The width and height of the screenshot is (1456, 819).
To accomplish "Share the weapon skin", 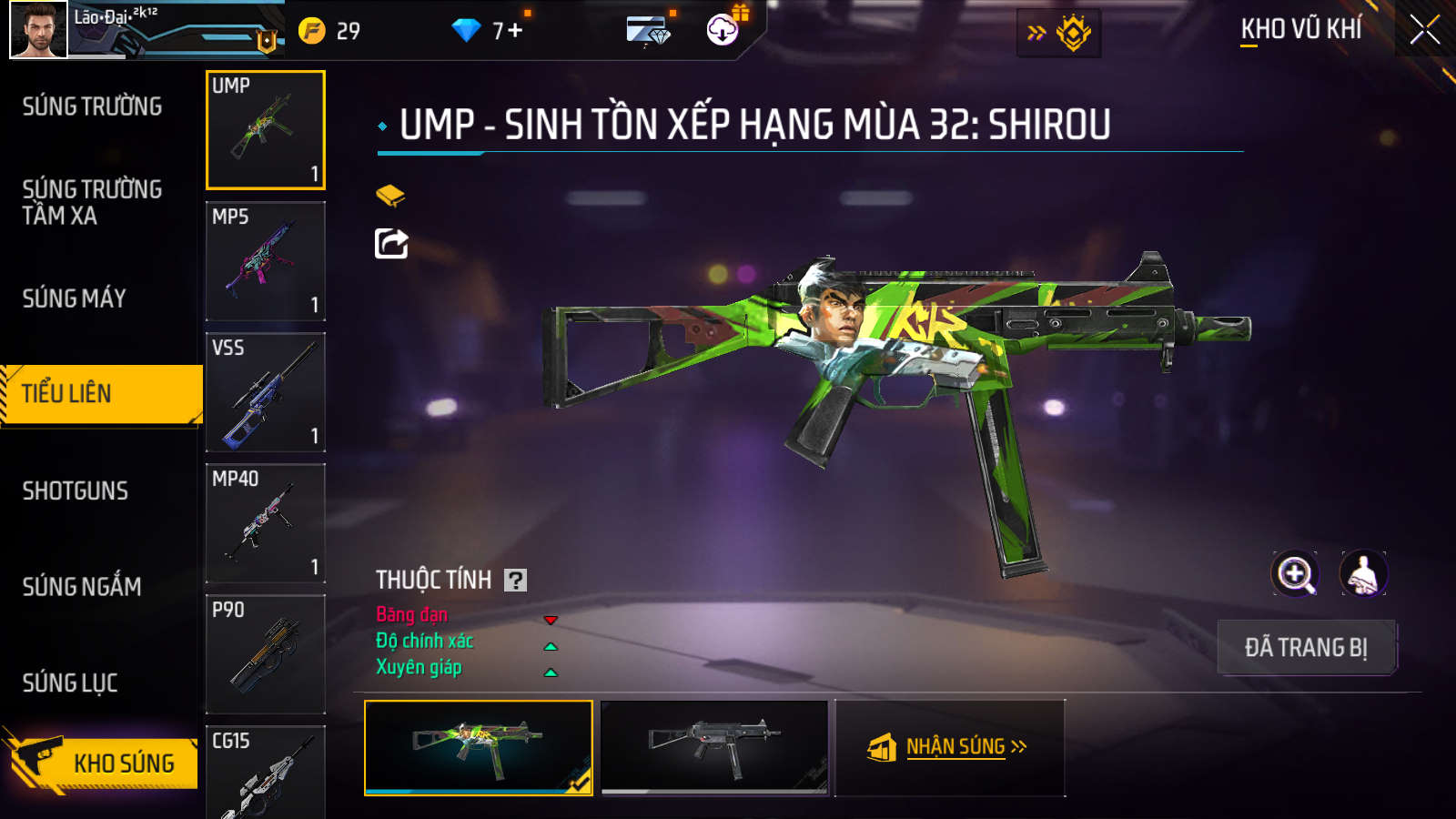I will point(391,244).
